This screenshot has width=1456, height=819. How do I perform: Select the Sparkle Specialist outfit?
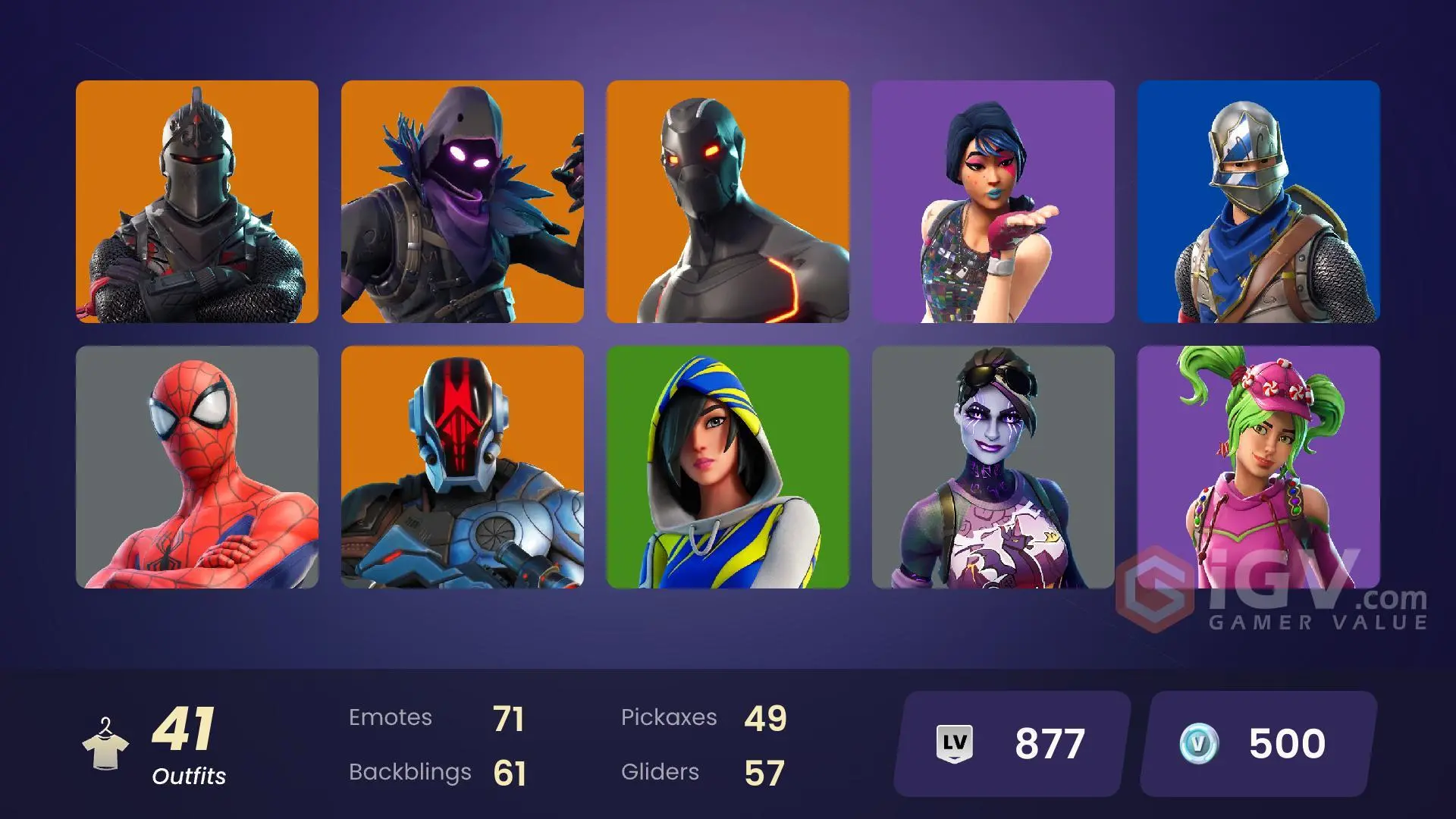click(x=993, y=201)
